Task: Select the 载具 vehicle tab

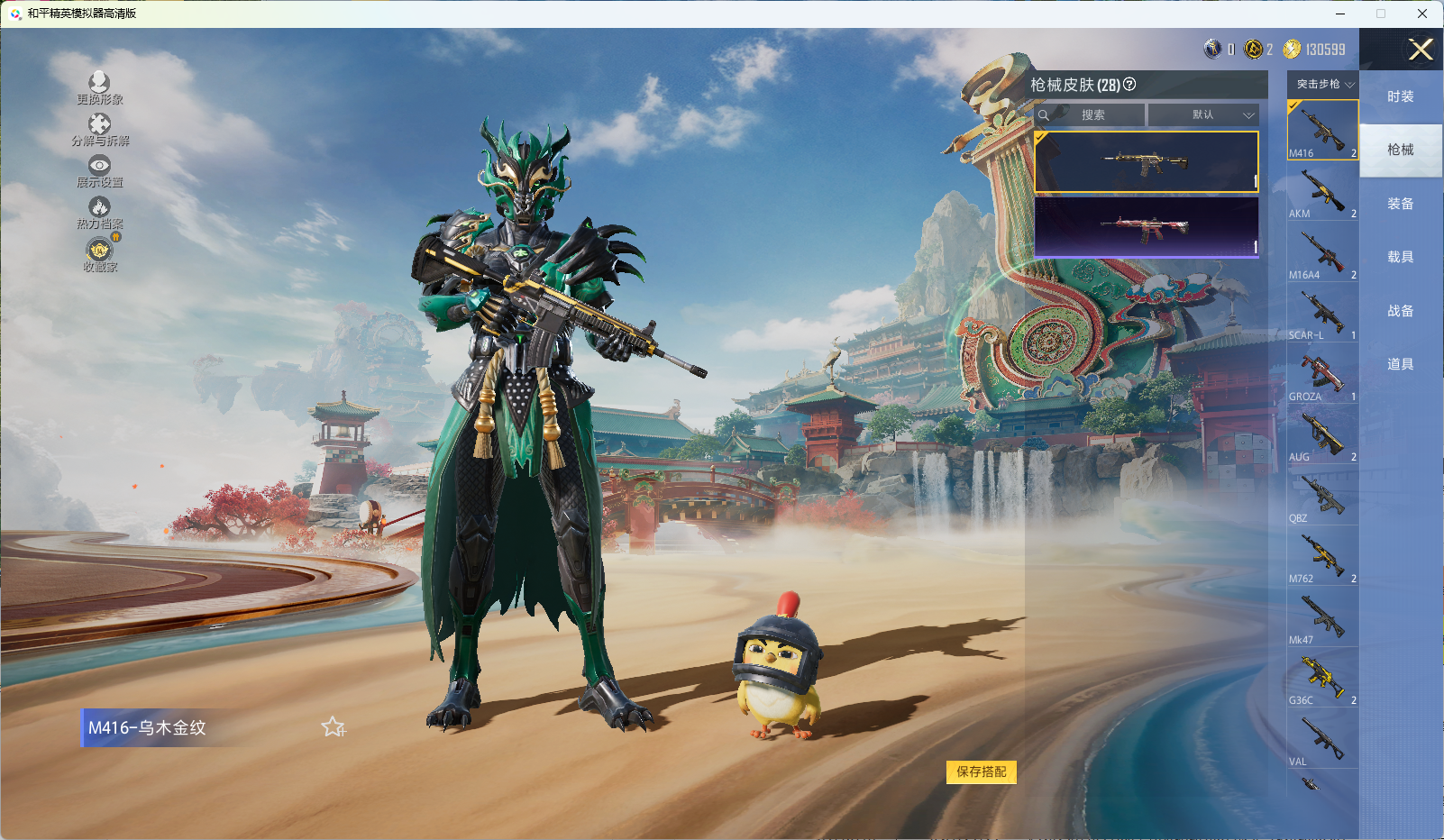Action: click(1400, 257)
